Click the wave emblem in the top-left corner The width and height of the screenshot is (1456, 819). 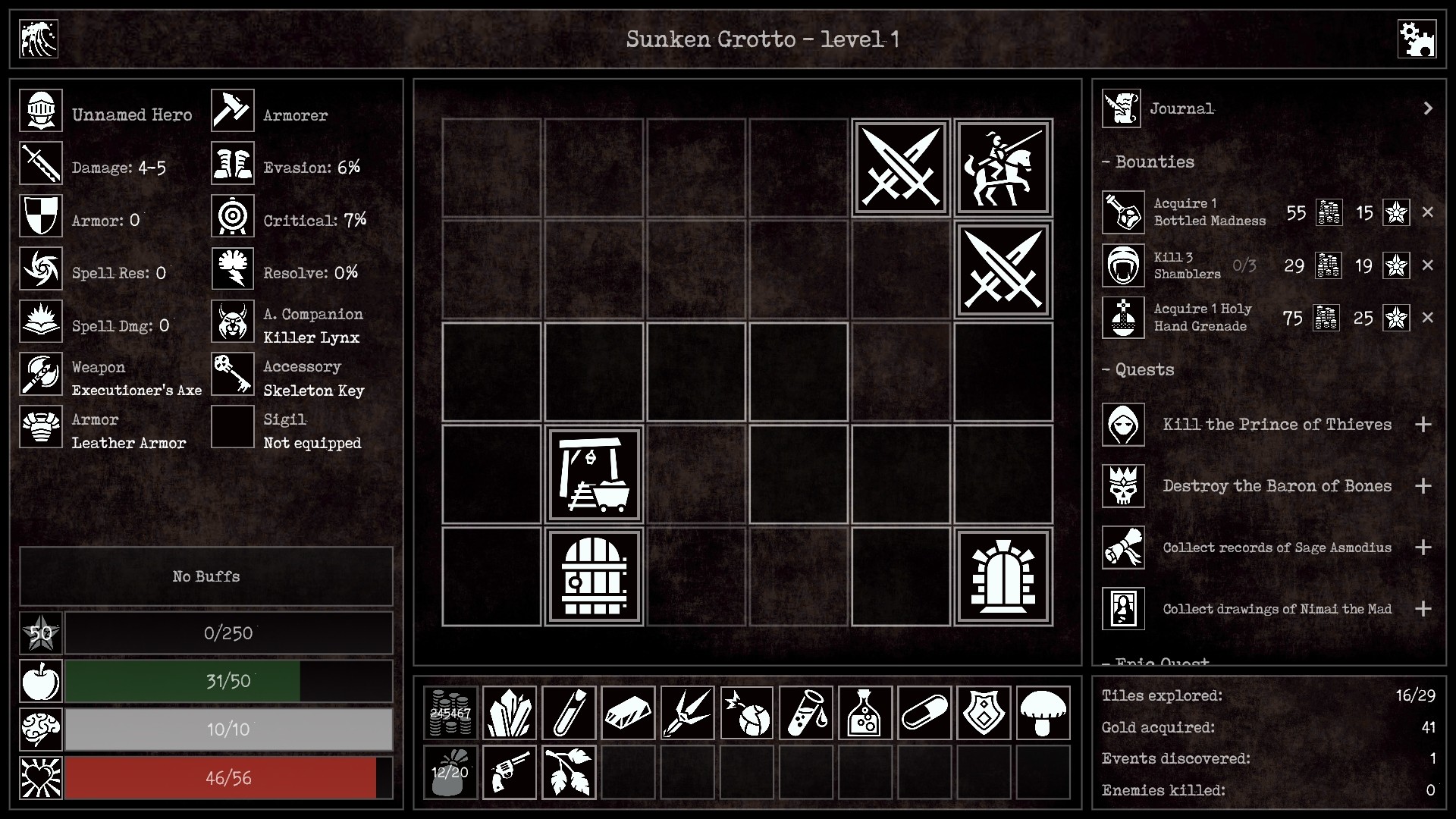coord(37,39)
